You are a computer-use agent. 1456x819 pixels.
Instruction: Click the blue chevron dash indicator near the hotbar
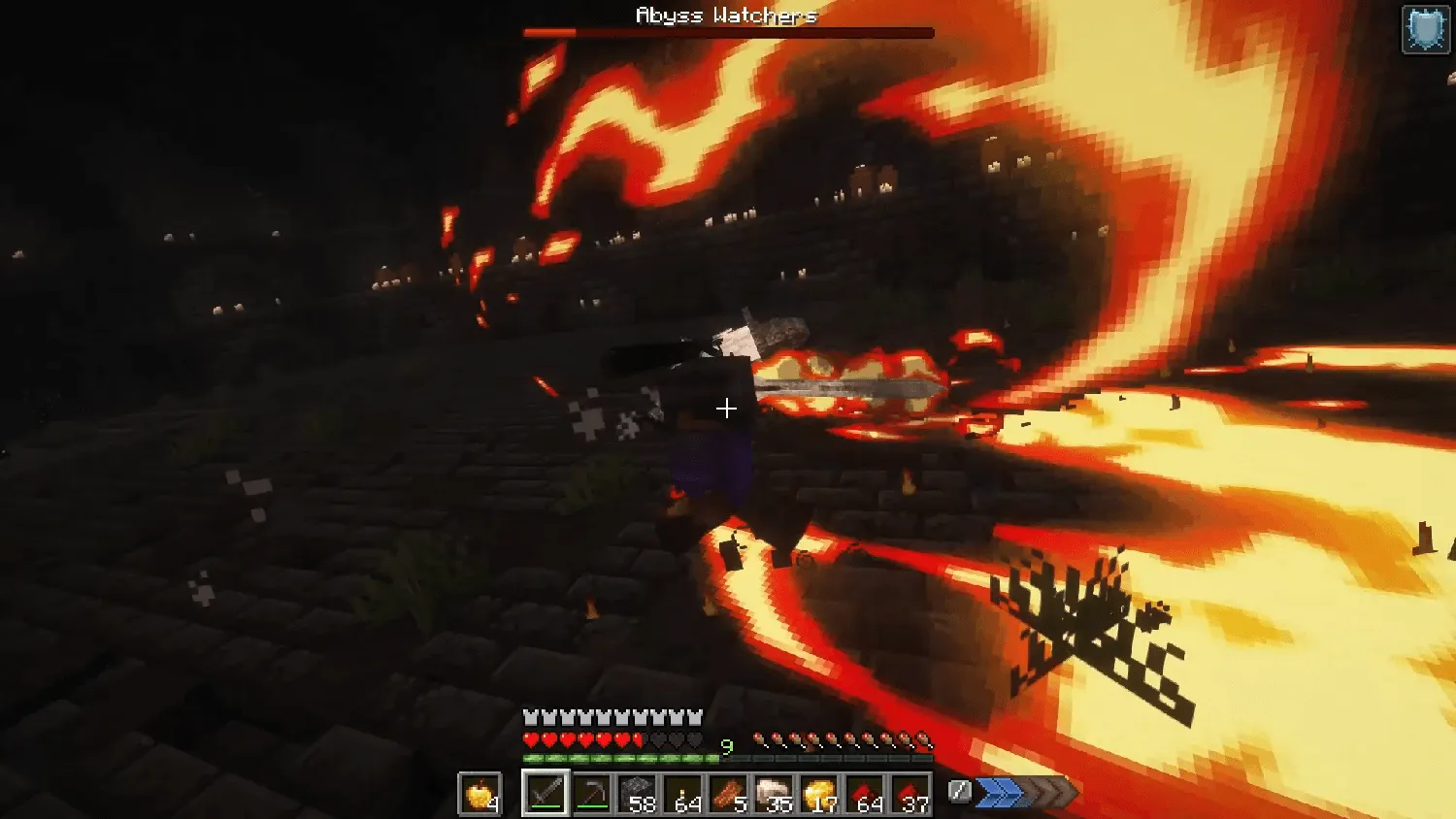1000,793
